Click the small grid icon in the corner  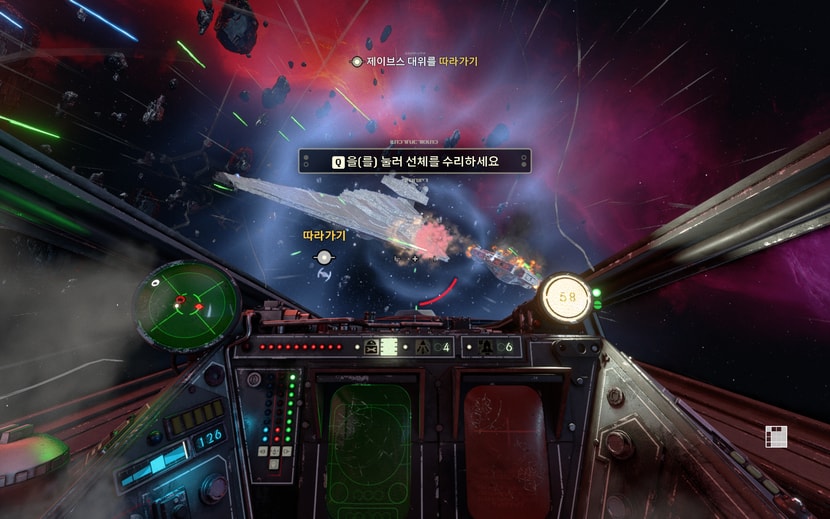(776, 436)
